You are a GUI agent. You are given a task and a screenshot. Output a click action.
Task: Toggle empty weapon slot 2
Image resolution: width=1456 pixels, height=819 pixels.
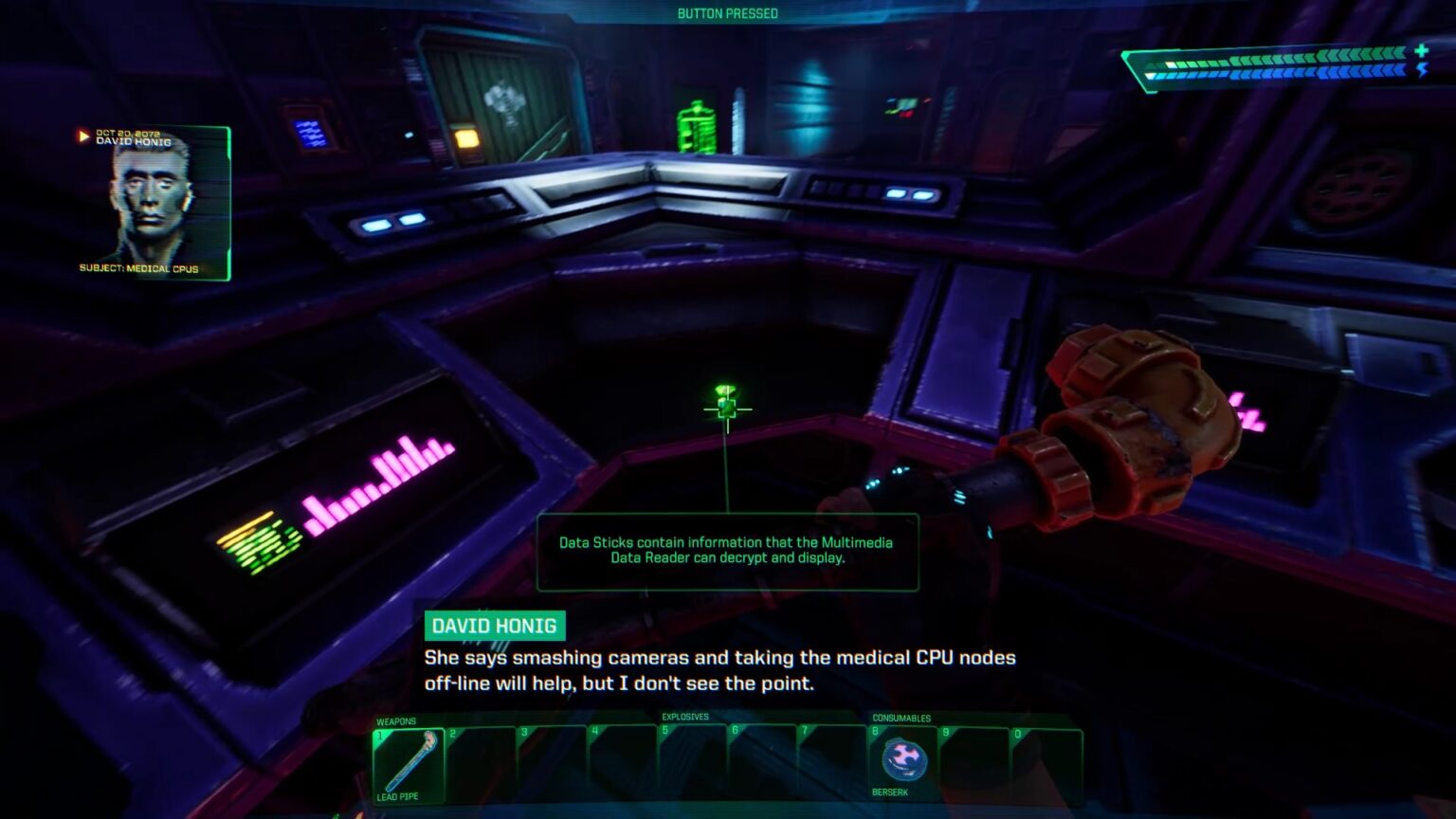[x=482, y=758]
